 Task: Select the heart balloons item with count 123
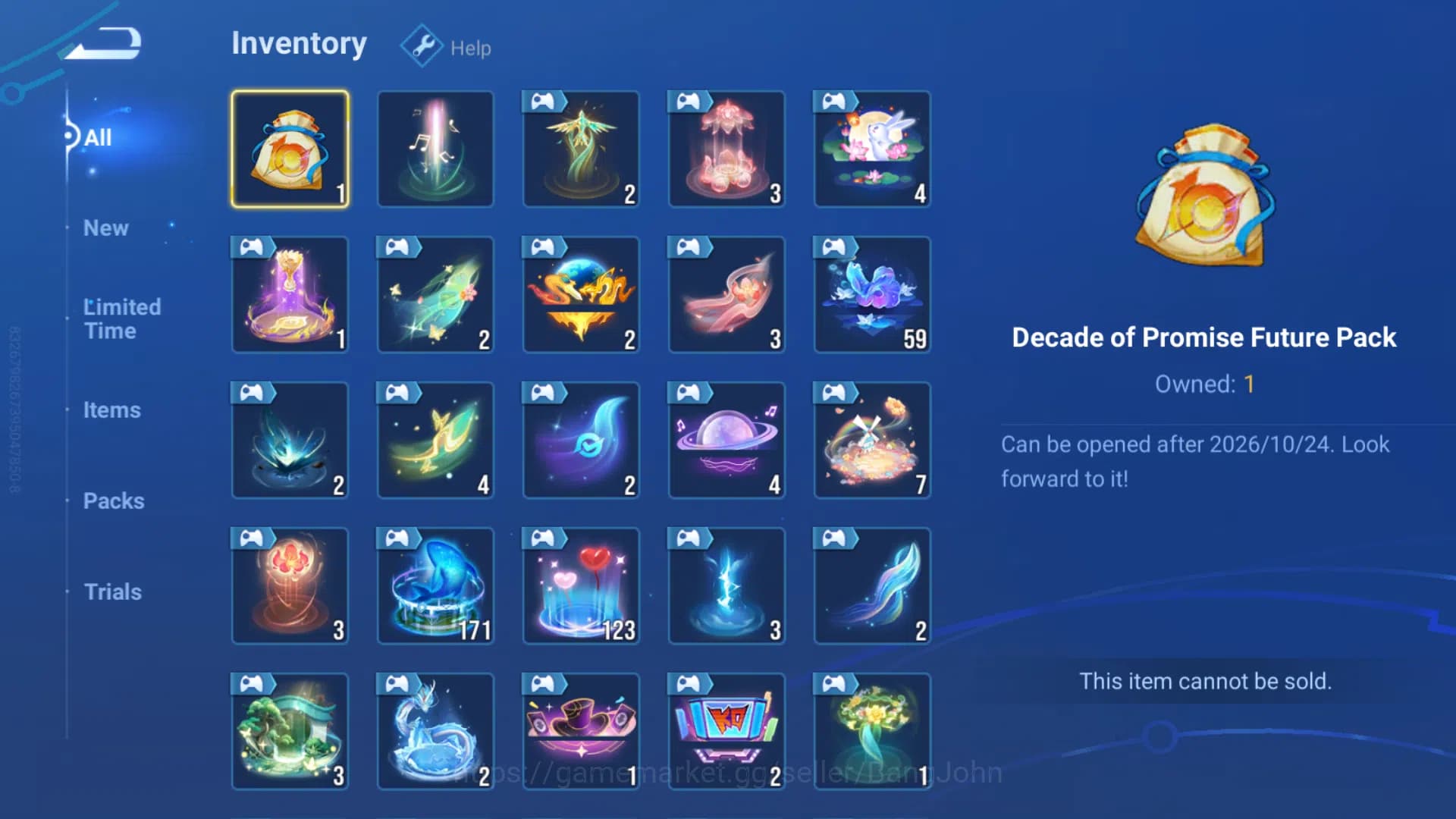pos(581,585)
